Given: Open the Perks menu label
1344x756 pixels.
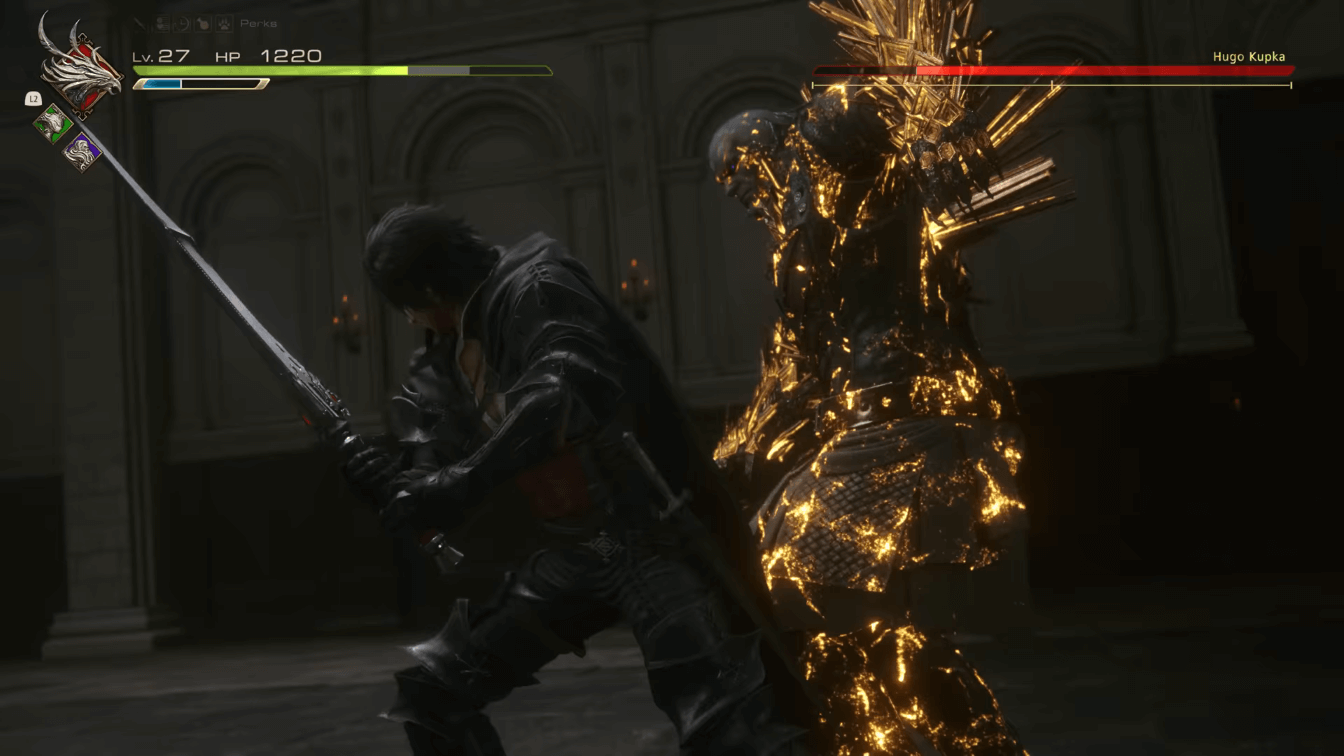Looking at the screenshot, I should 258,24.
